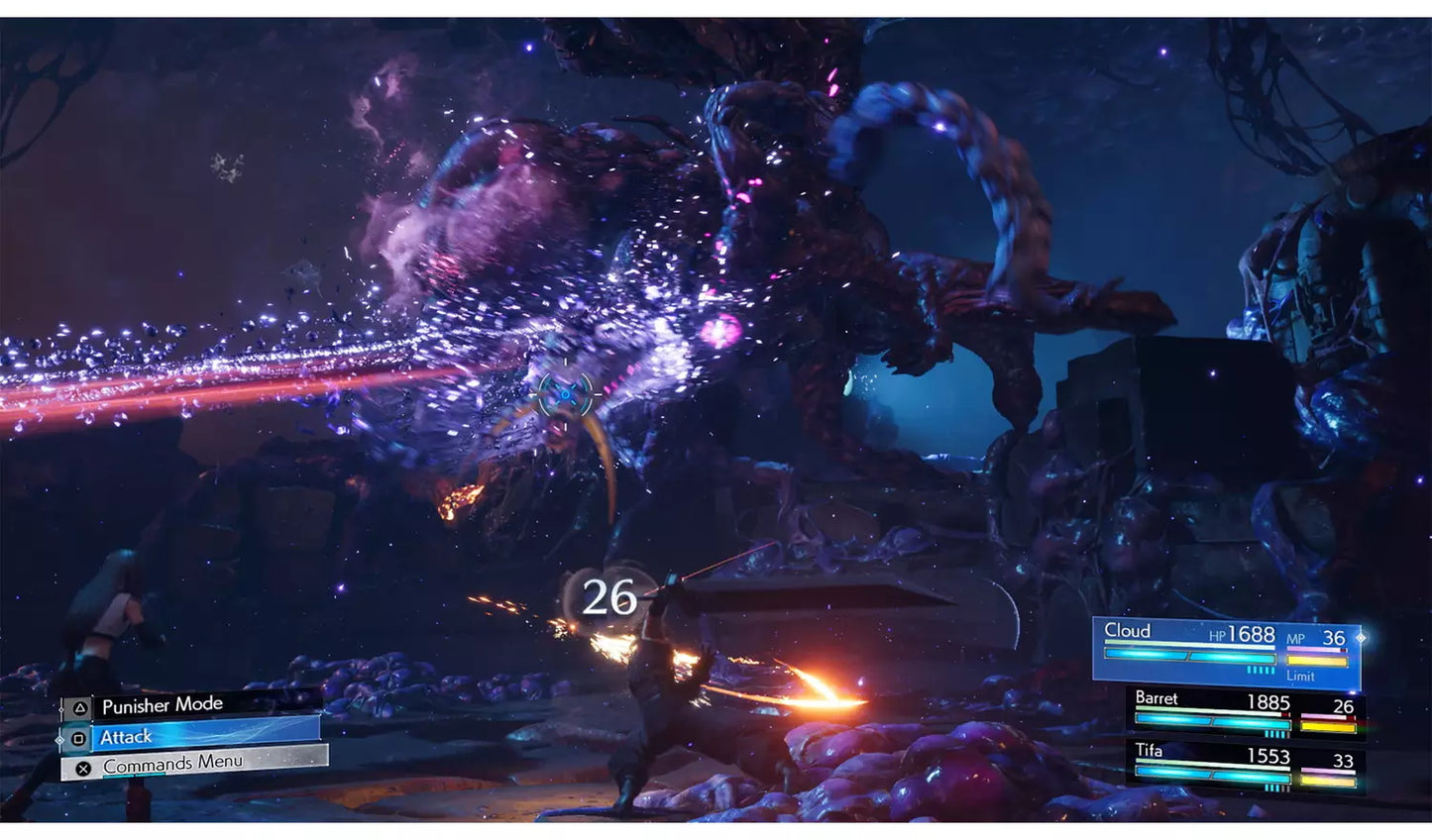Select Cloud's party status panel
1432x840 pixels.
coord(1227,652)
